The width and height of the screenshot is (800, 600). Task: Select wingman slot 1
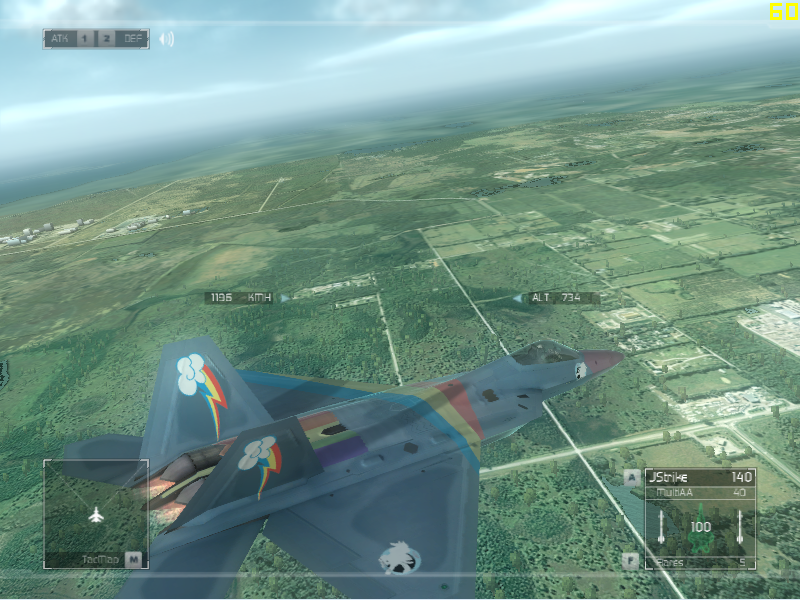(85, 39)
